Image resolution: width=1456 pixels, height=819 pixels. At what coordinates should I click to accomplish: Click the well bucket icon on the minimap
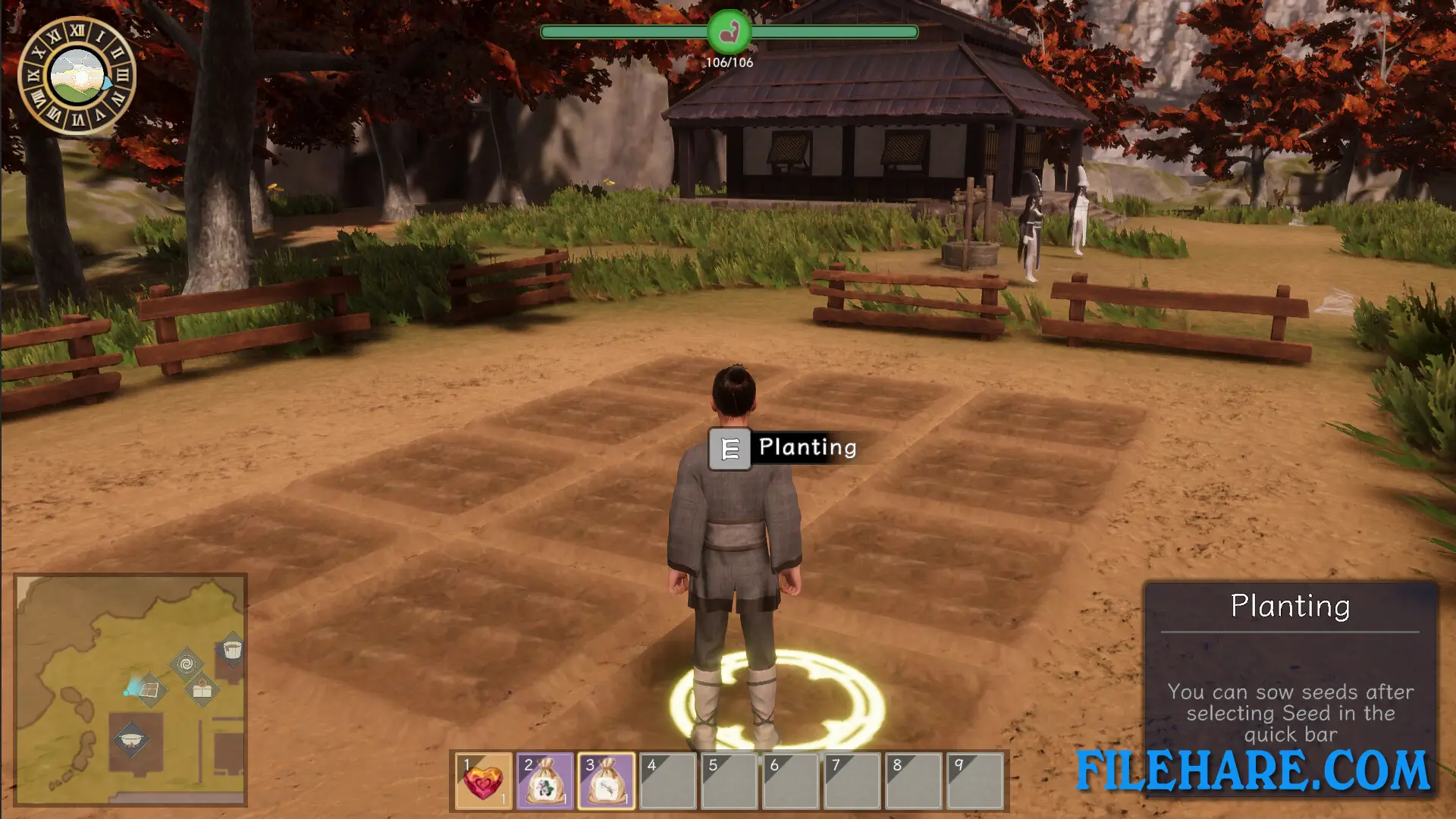click(232, 650)
